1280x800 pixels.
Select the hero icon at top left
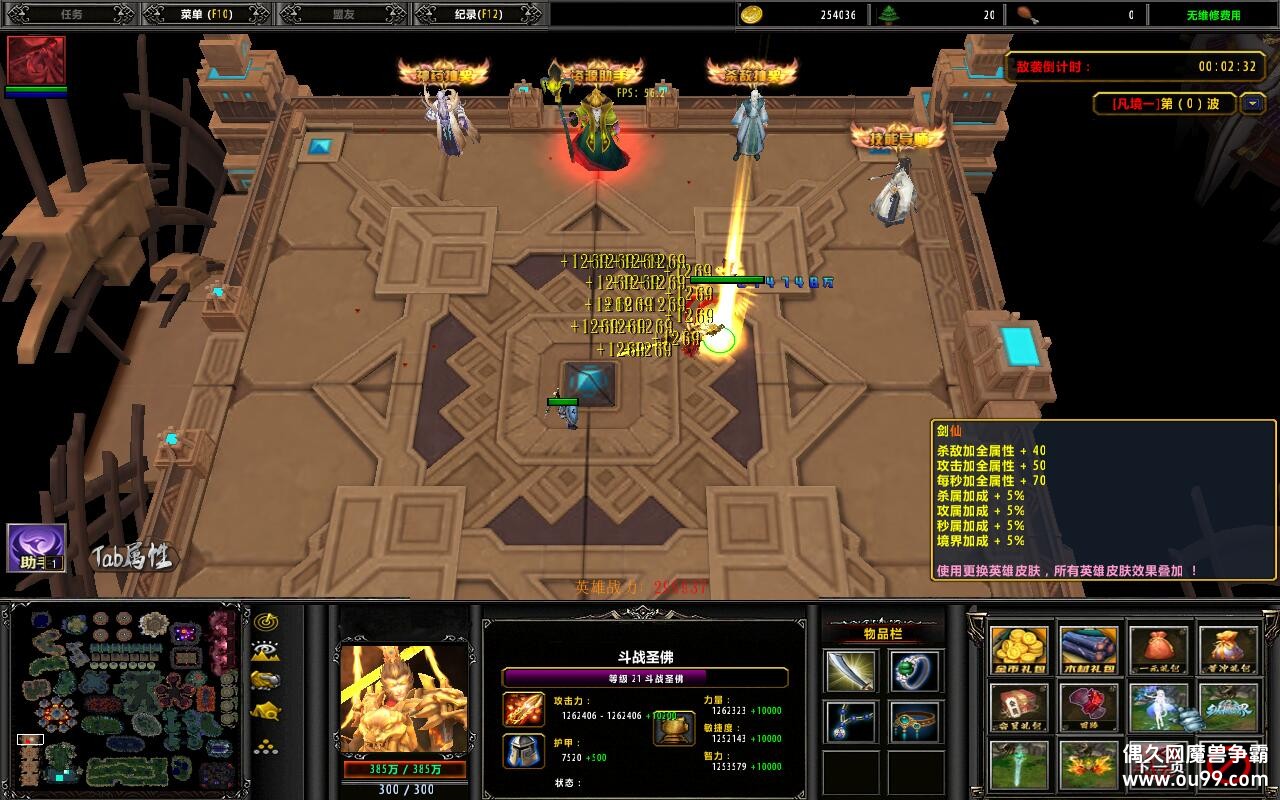(x=36, y=61)
